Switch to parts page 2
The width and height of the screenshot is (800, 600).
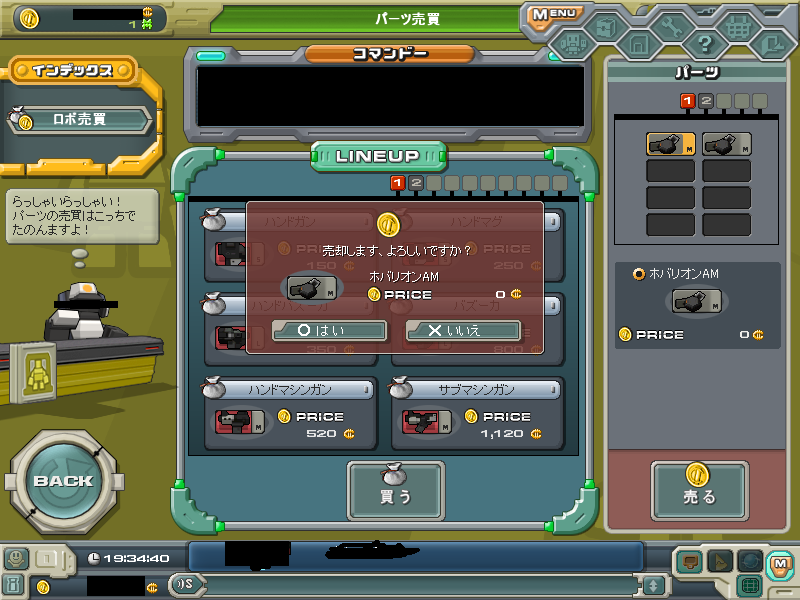click(705, 100)
